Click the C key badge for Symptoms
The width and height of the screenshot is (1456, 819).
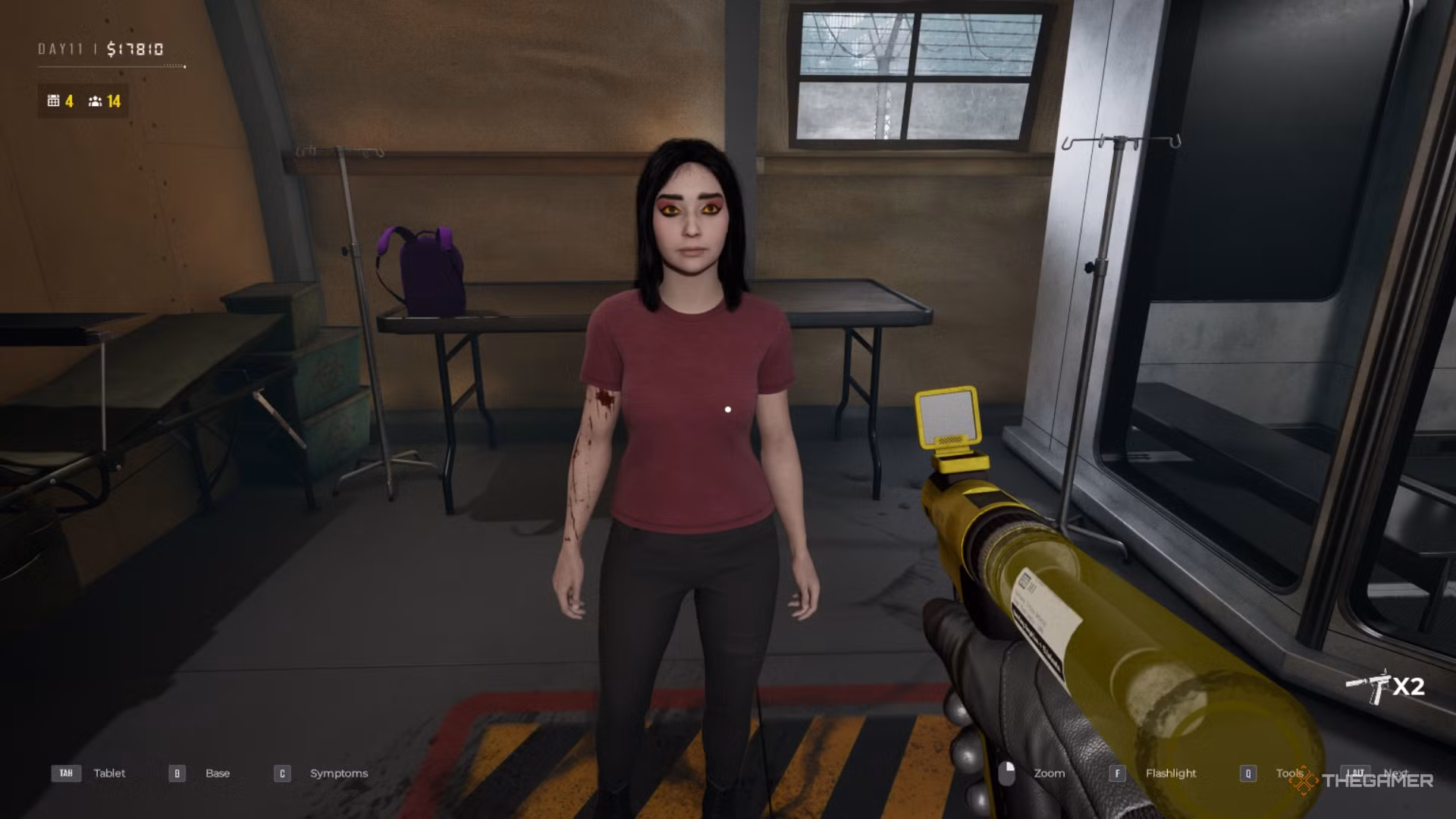point(281,773)
